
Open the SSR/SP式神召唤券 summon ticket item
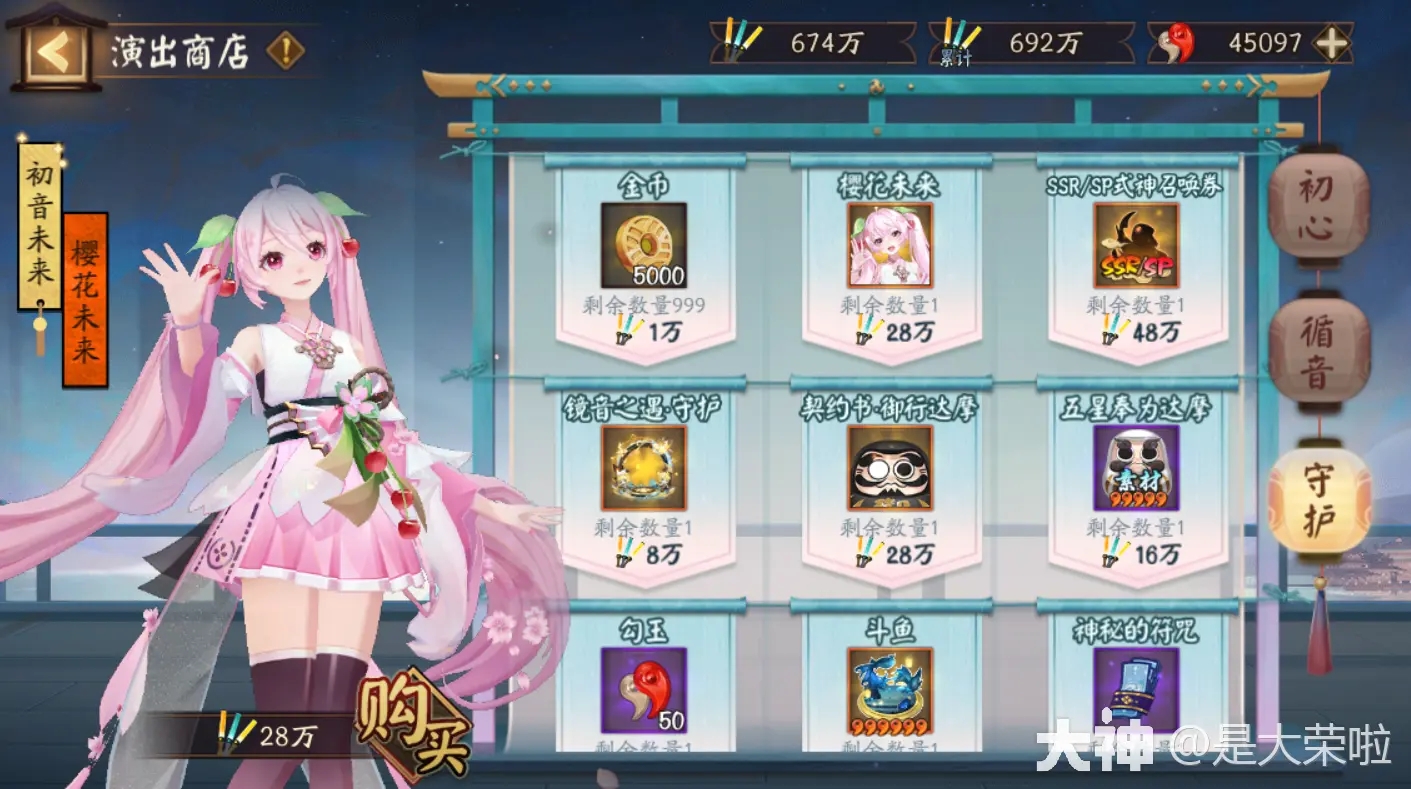(1135, 244)
